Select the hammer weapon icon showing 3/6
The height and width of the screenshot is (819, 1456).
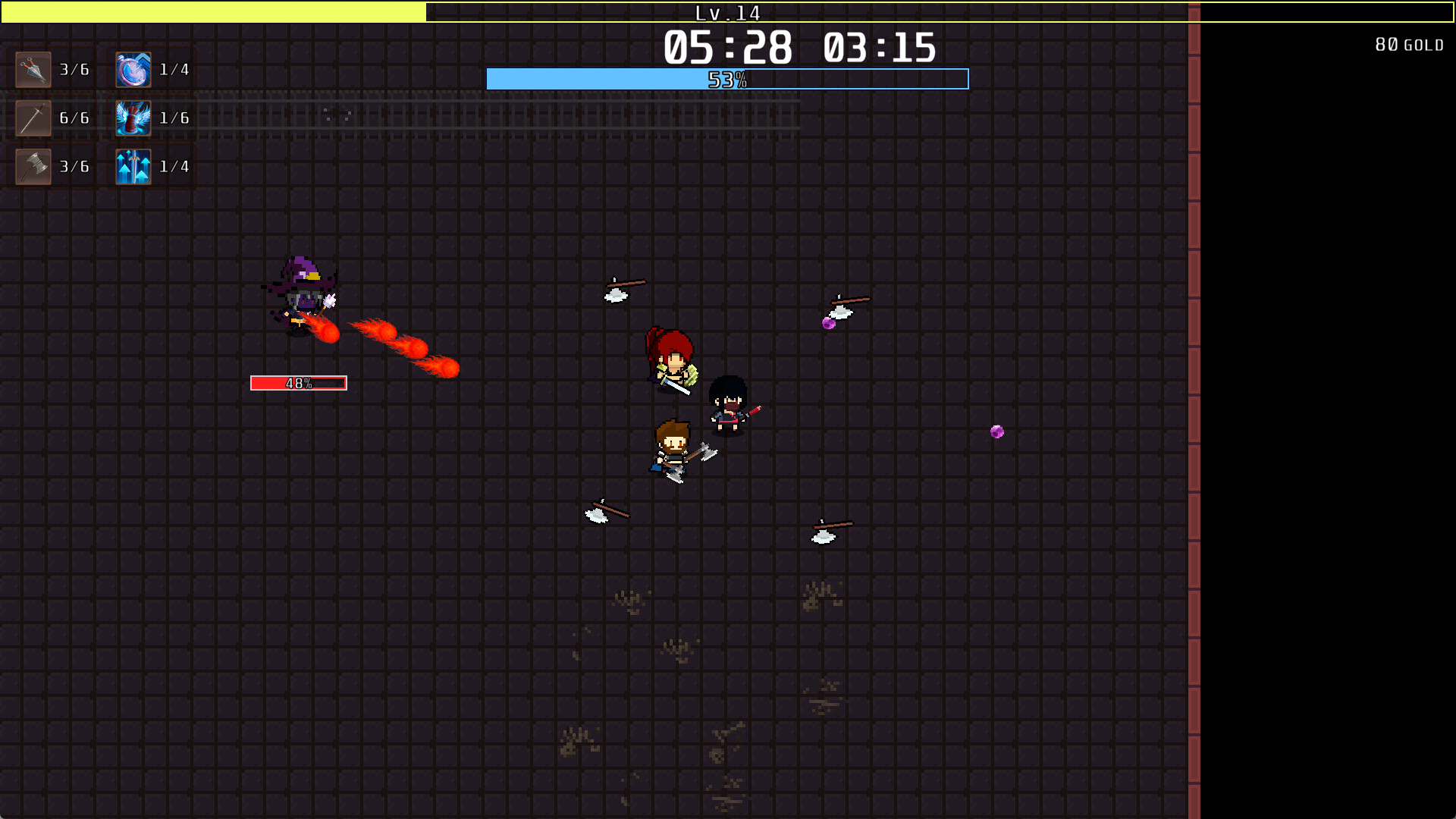(x=32, y=166)
